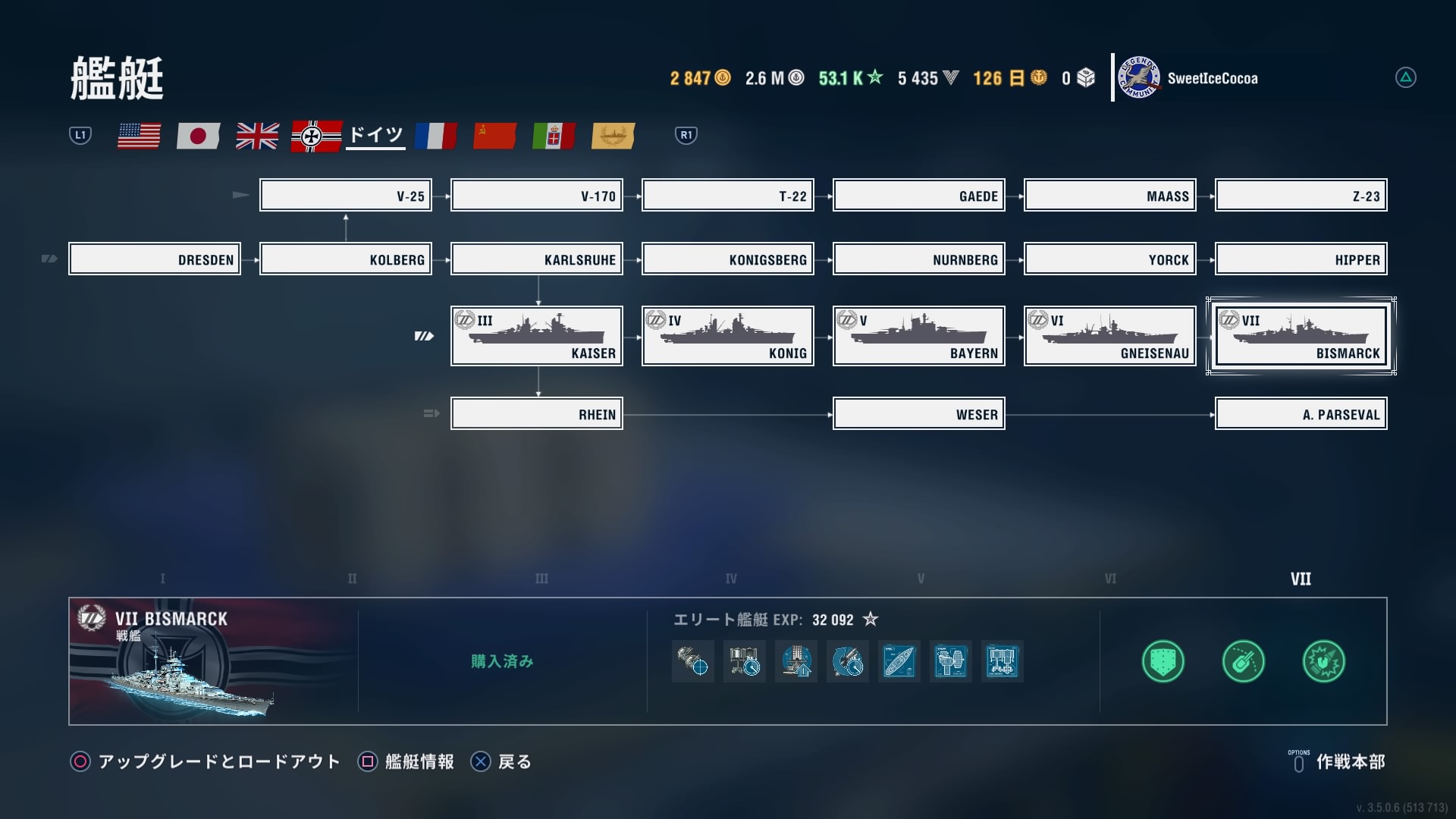Image resolution: width=1456 pixels, height=819 pixels.
Task: Select the A. Parseval carrier node
Action: pyautogui.click(x=1301, y=414)
